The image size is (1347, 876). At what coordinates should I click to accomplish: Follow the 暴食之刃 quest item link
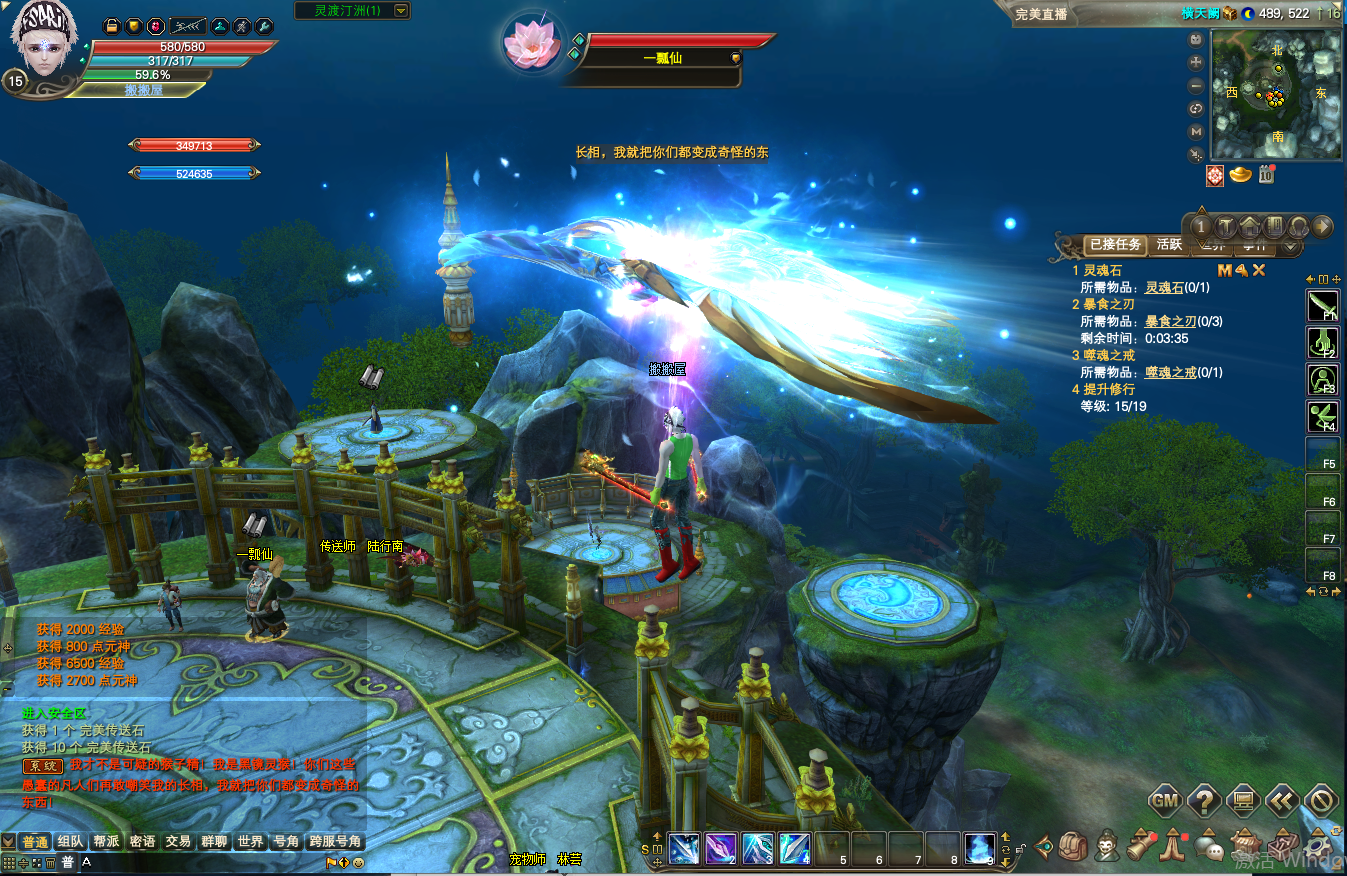[x=1170, y=322]
